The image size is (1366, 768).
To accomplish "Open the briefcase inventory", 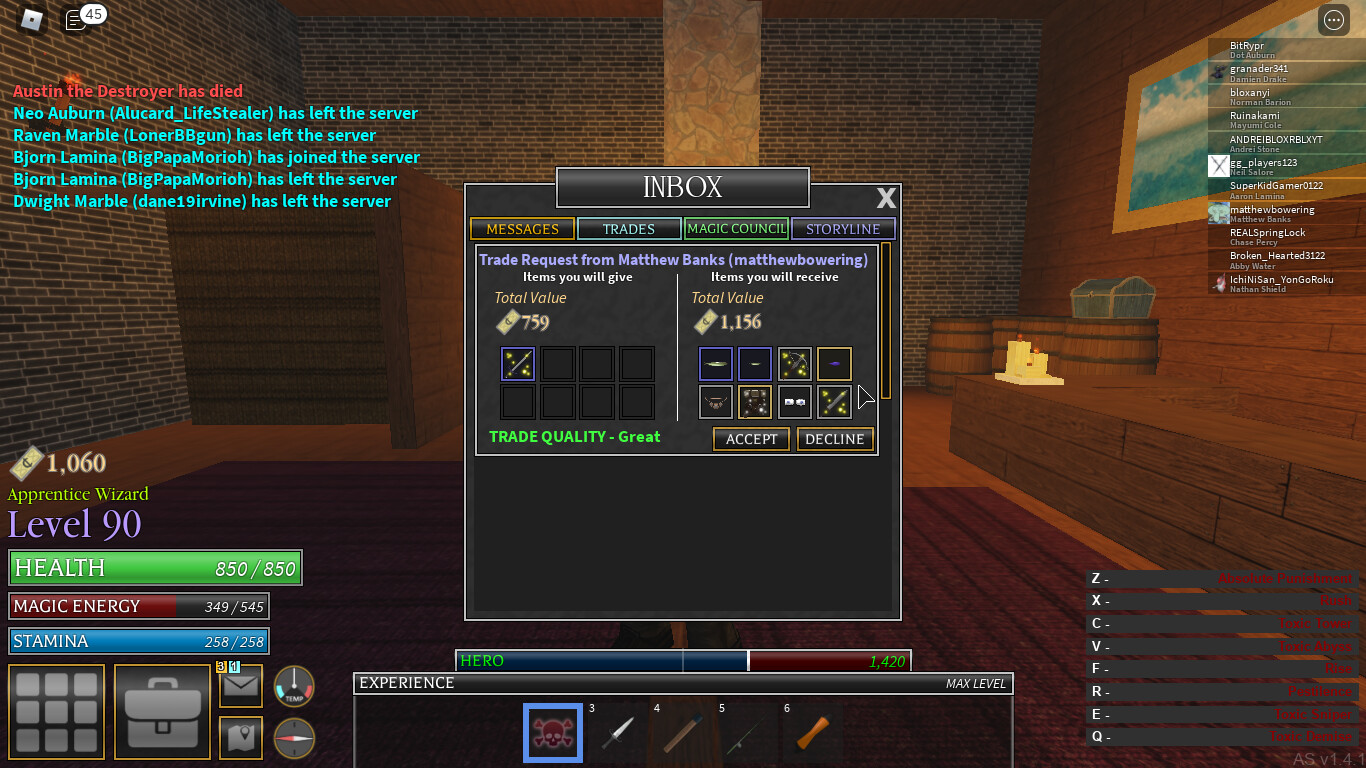I will pyautogui.click(x=161, y=711).
